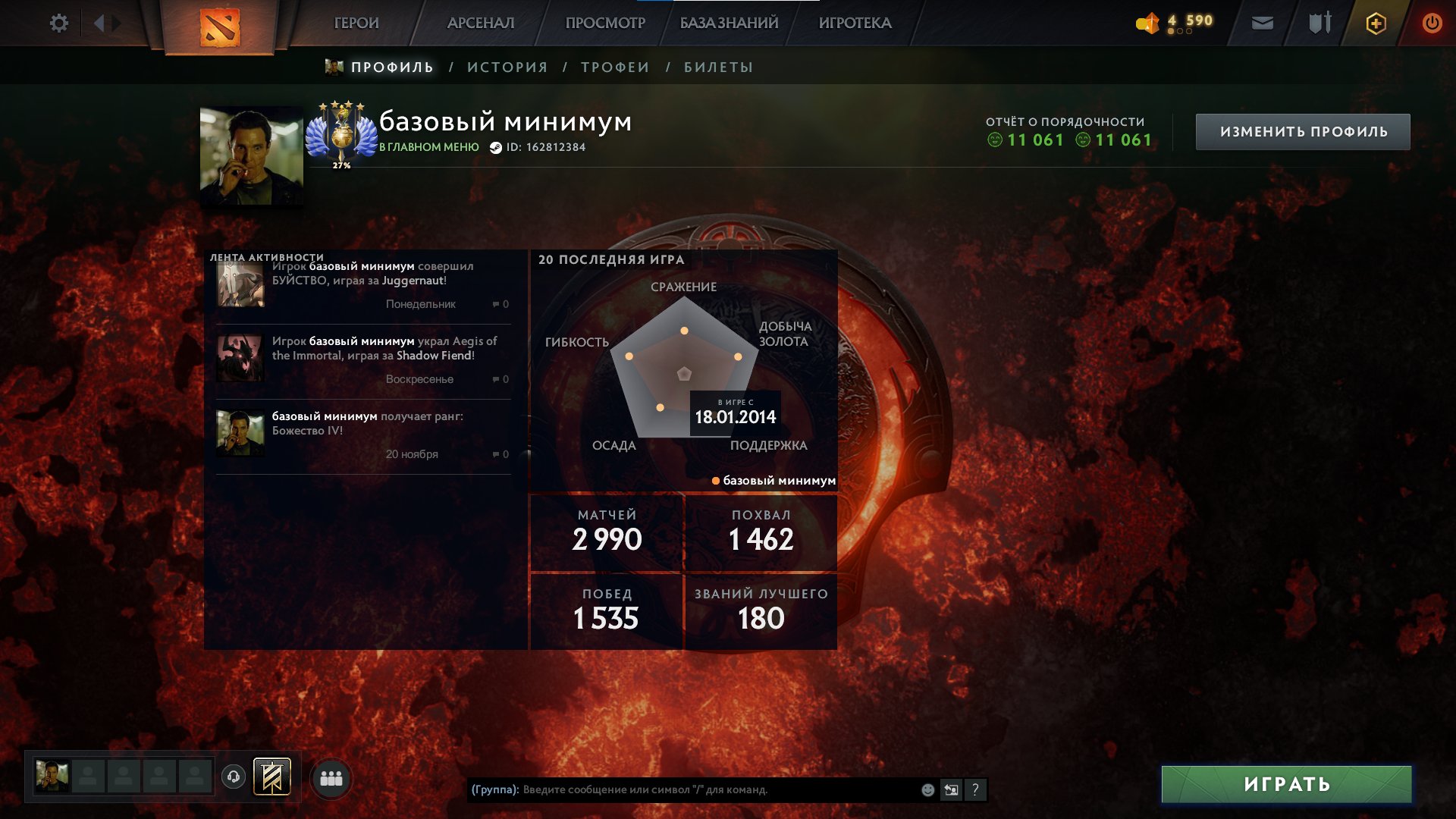Open the shard balance indicator with dots

click(x=1175, y=23)
